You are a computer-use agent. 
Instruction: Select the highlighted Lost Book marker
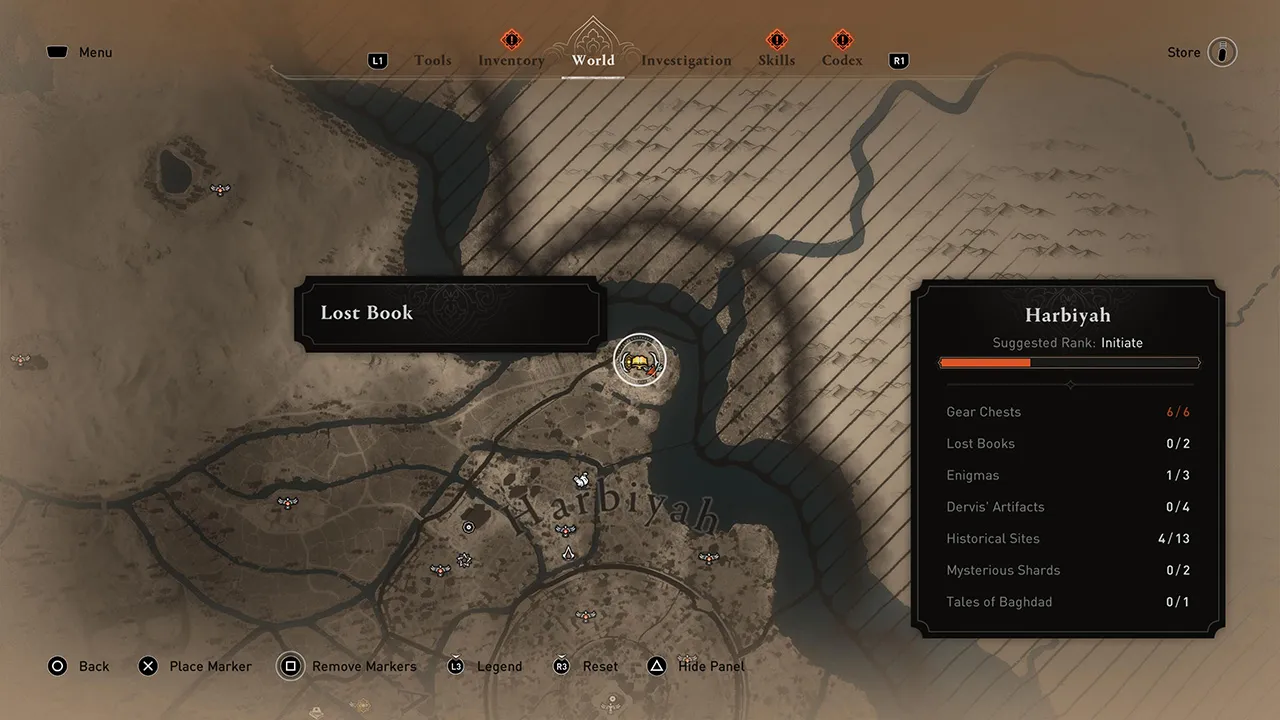[x=640, y=360]
